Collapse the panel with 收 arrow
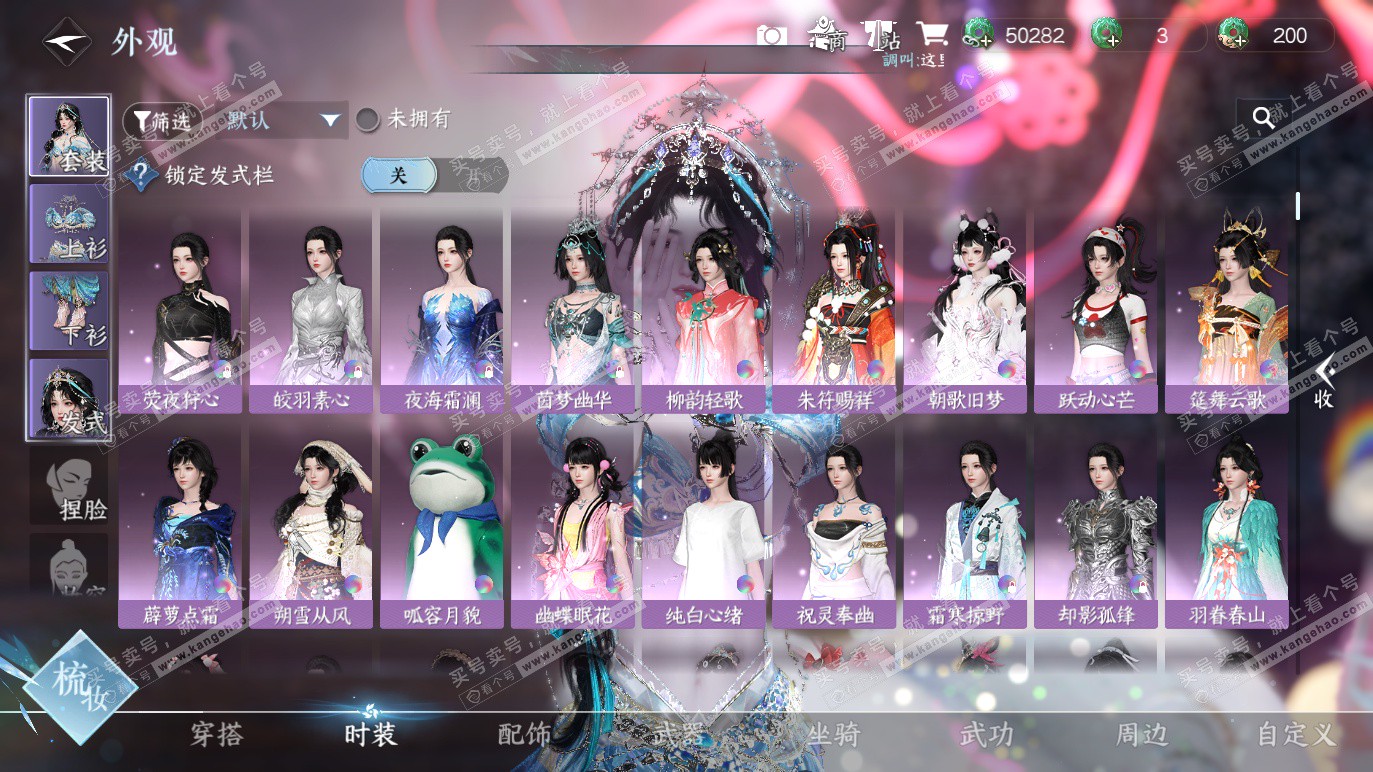 (1323, 380)
